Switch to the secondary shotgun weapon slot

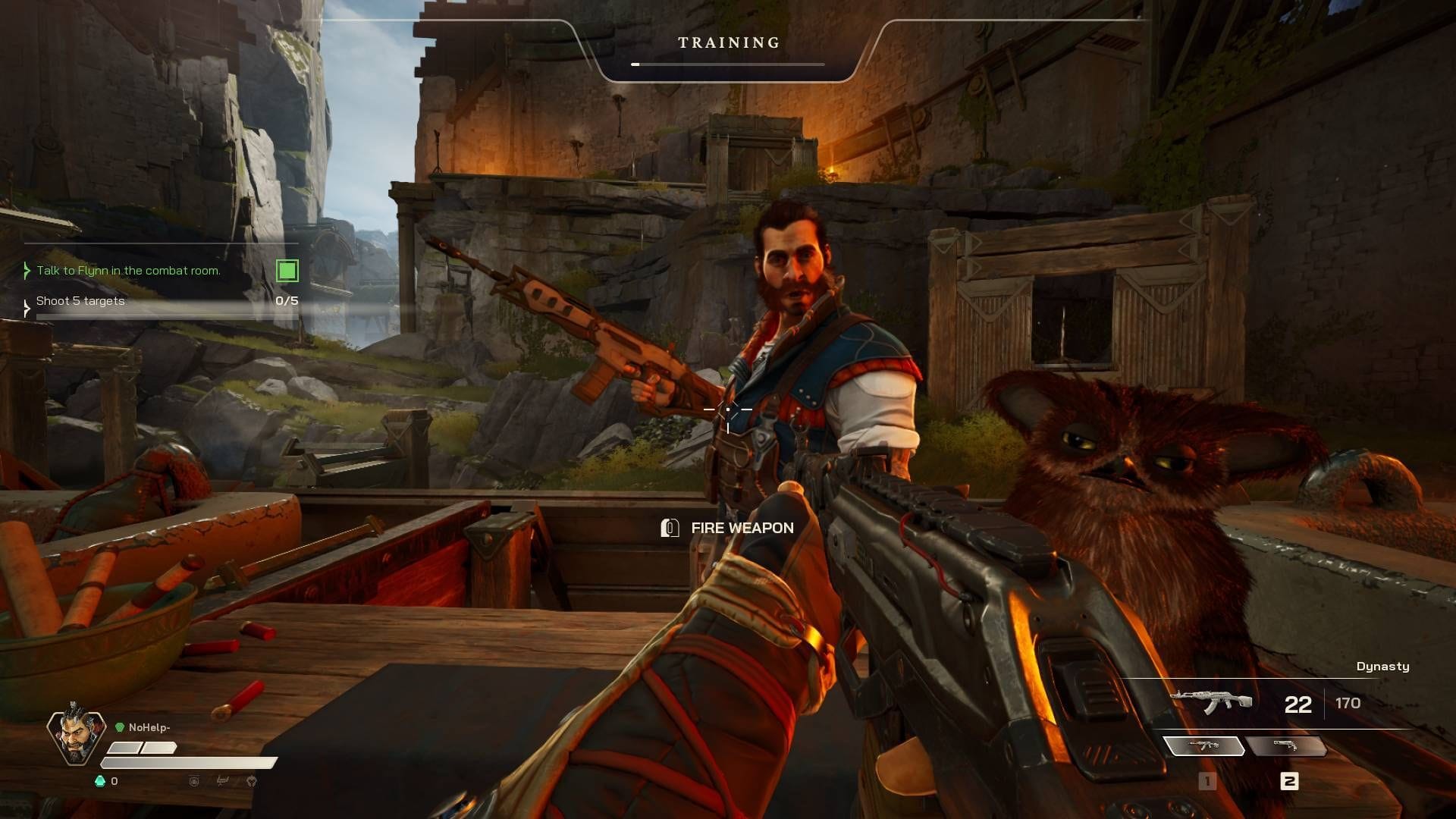tap(1285, 746)
